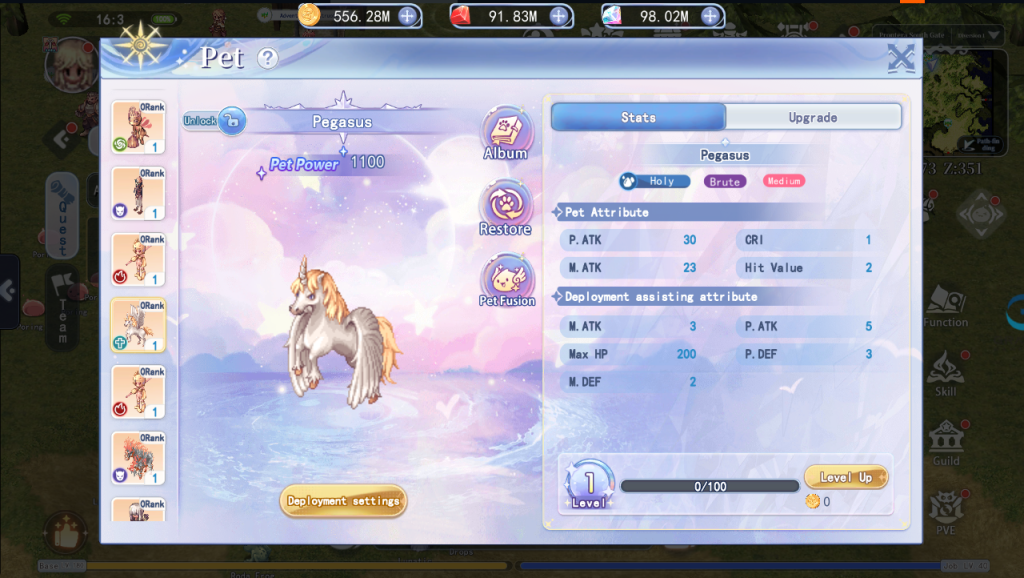The image size is (1024, 578).
Task: Select the Stats tab
Action: [x=638, y=117]
